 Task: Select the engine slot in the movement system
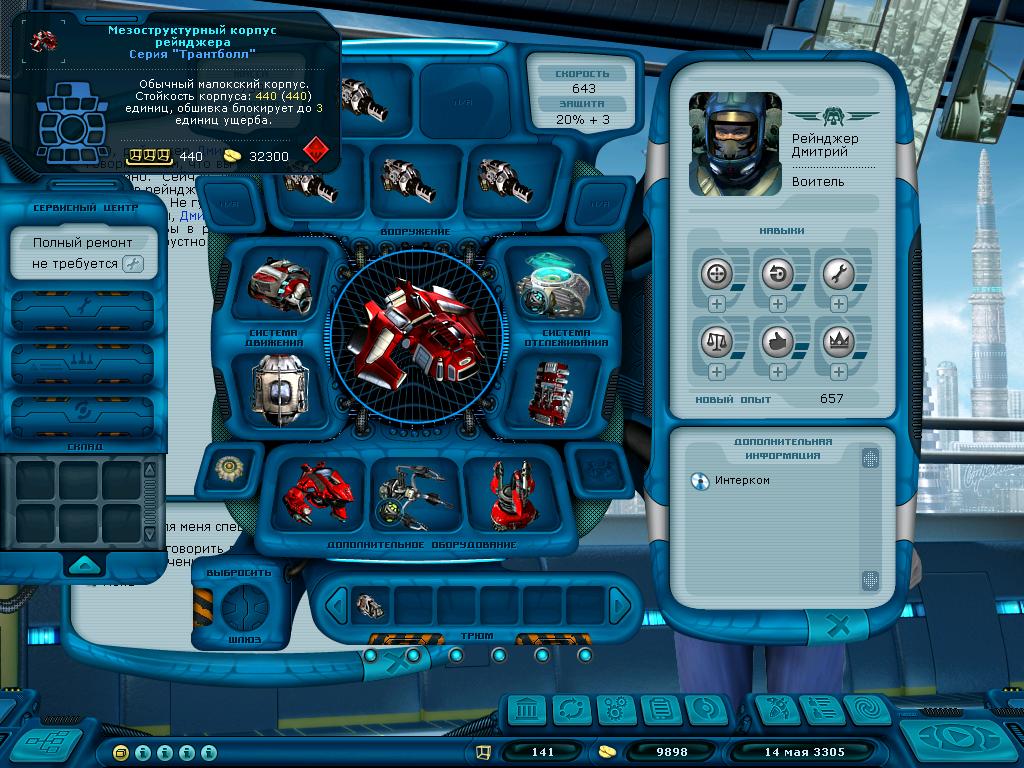(x=279, y=286)
